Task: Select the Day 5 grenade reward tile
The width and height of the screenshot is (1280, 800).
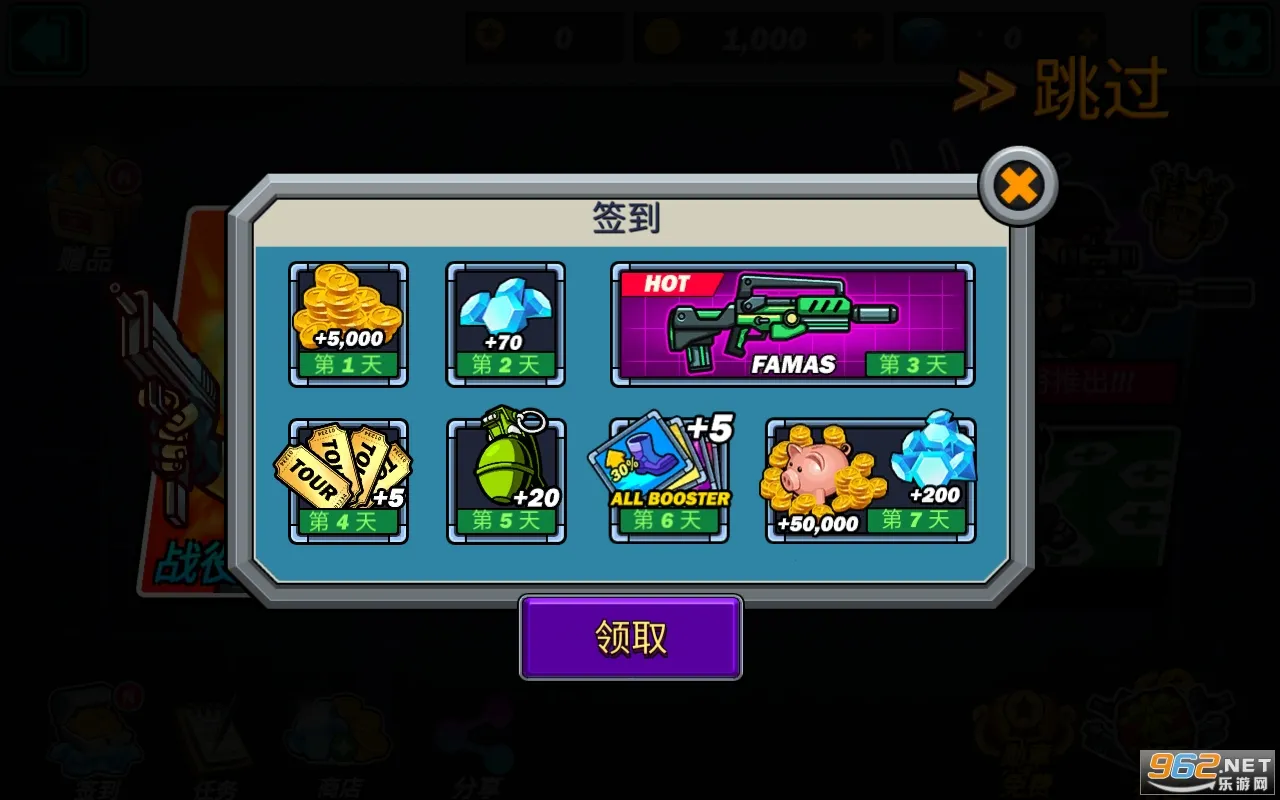Action: [x=506, y=477]
